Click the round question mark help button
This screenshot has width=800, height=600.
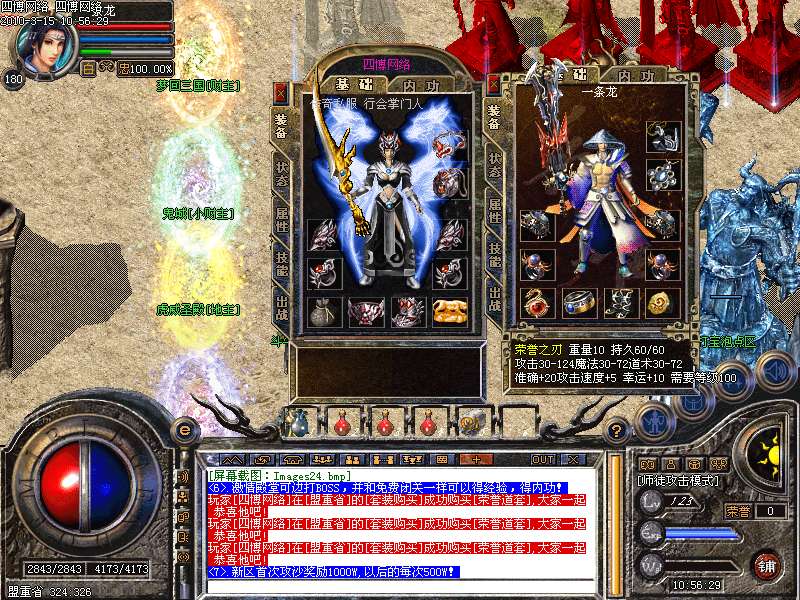tap(619, 430)
